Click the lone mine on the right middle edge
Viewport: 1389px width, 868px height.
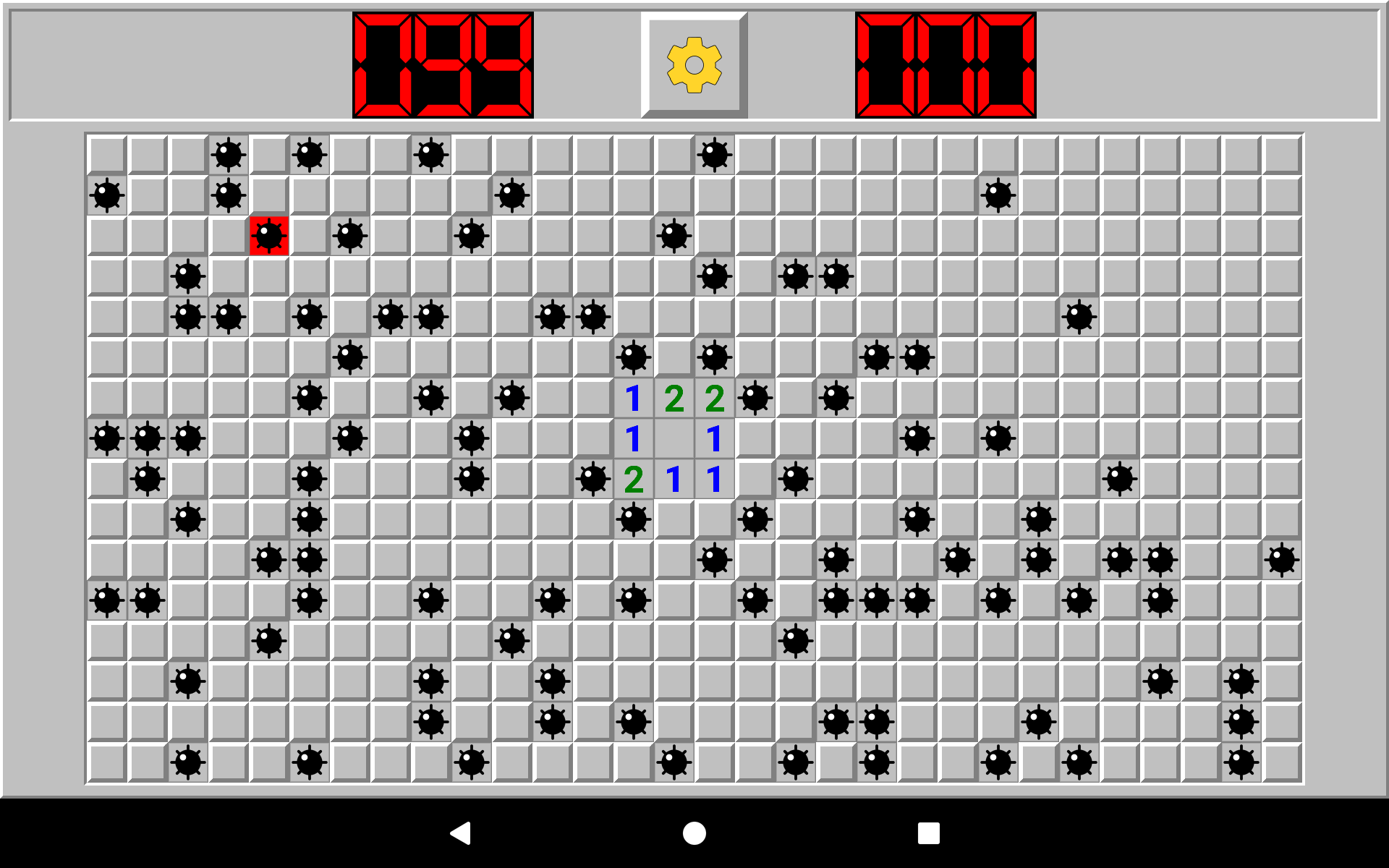tap(1283, 558)
